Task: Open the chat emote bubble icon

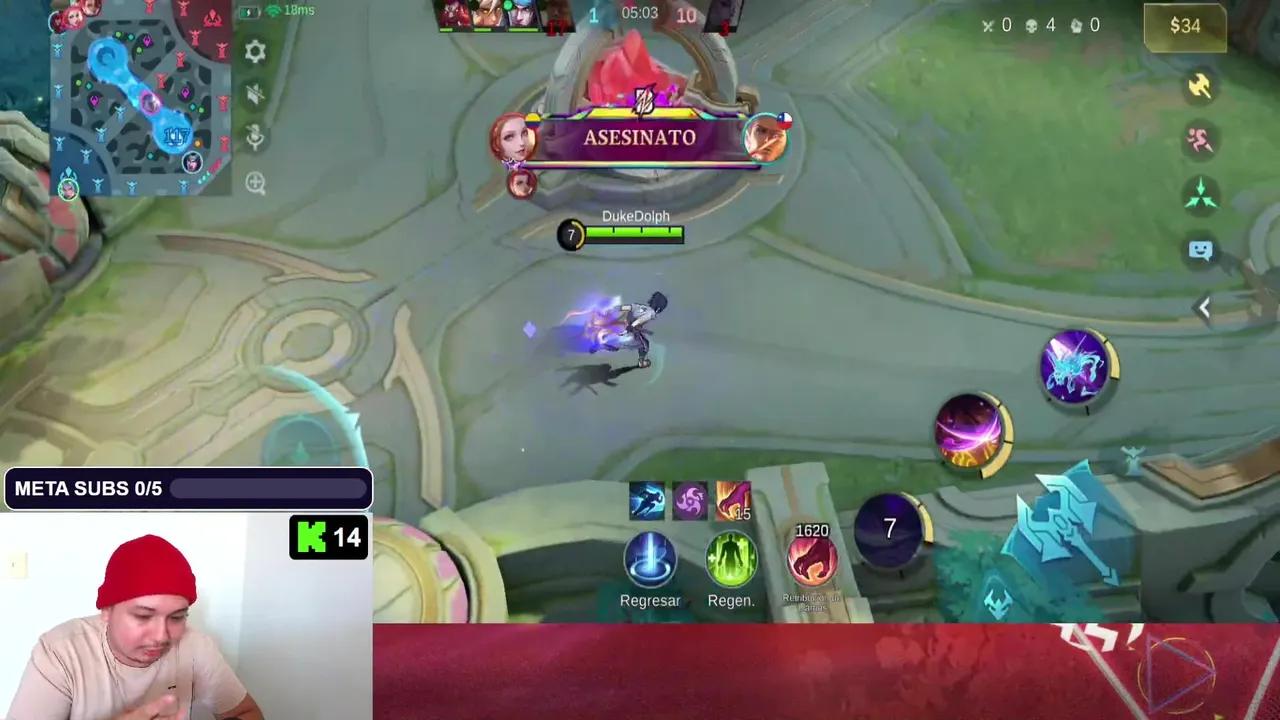Action: (x=1199, y=250)
